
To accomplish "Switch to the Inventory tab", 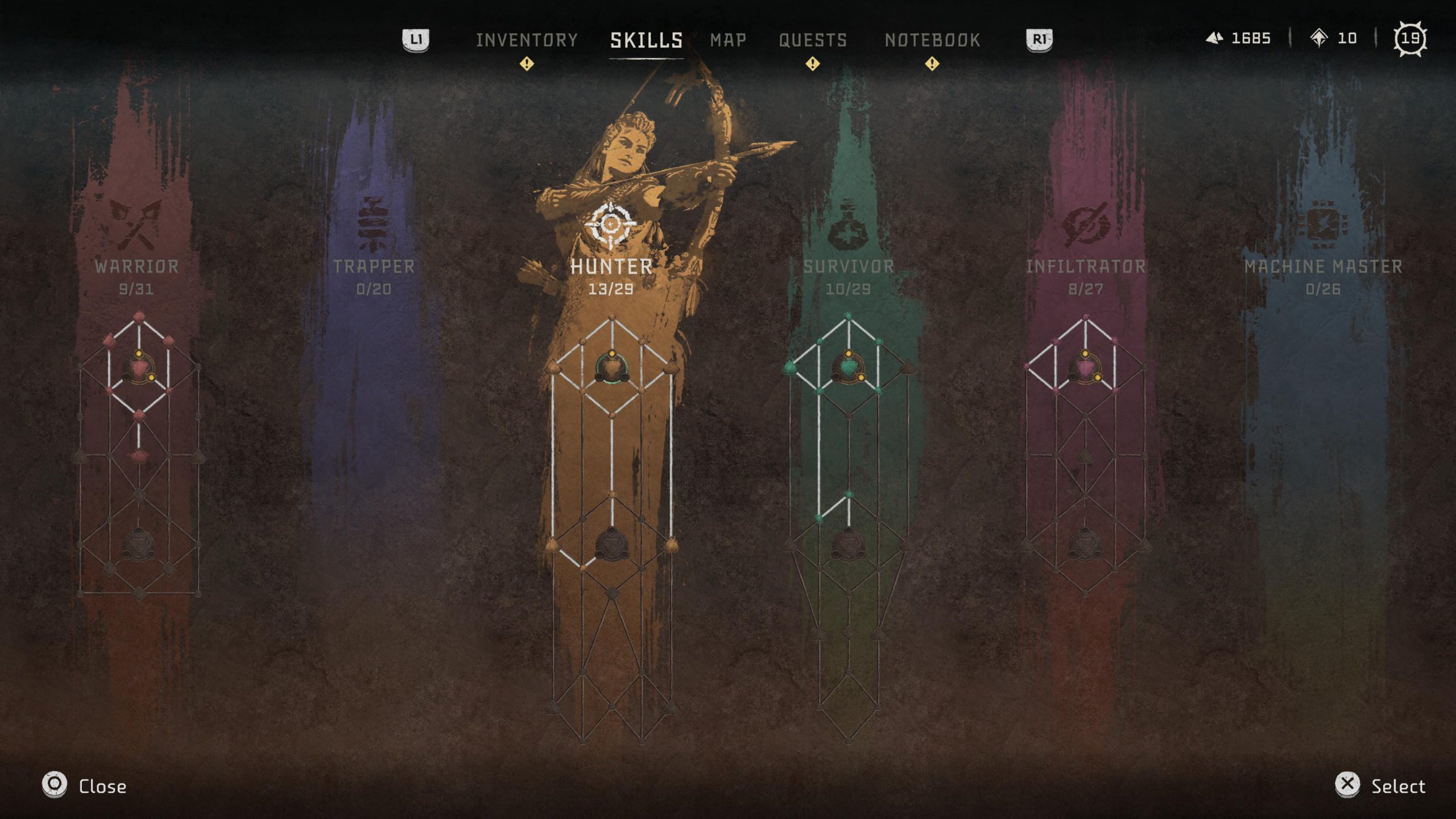I will [x=527, y=40].
